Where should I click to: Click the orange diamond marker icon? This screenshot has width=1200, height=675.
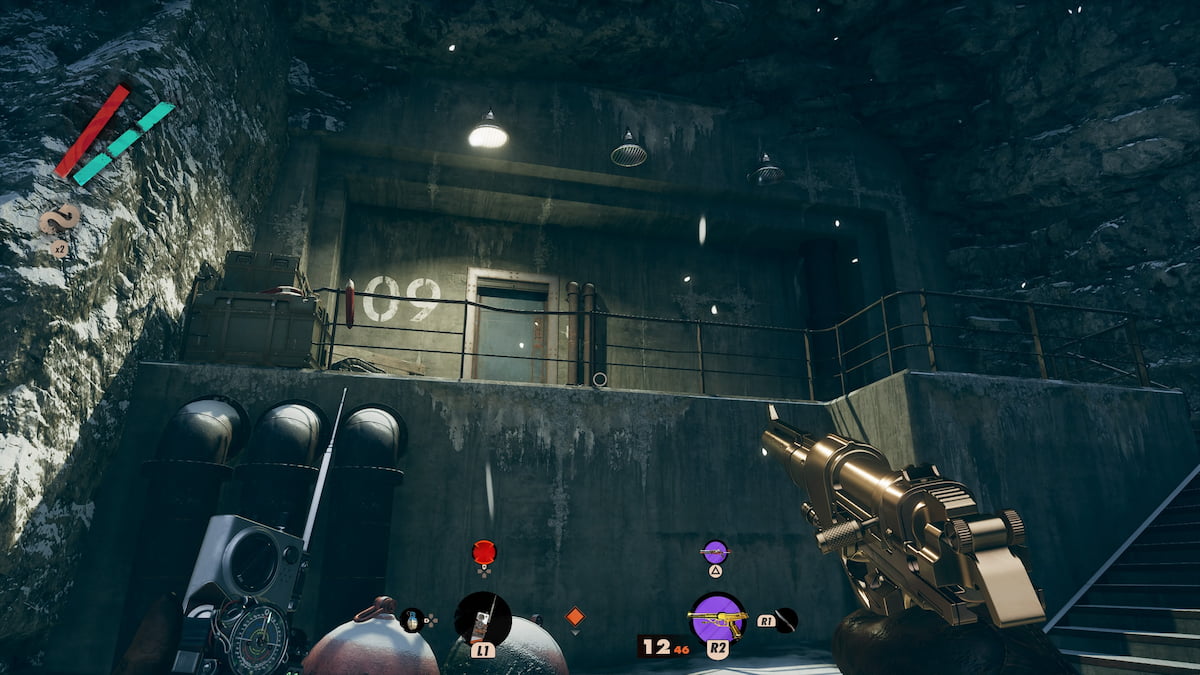click(574, 616)
